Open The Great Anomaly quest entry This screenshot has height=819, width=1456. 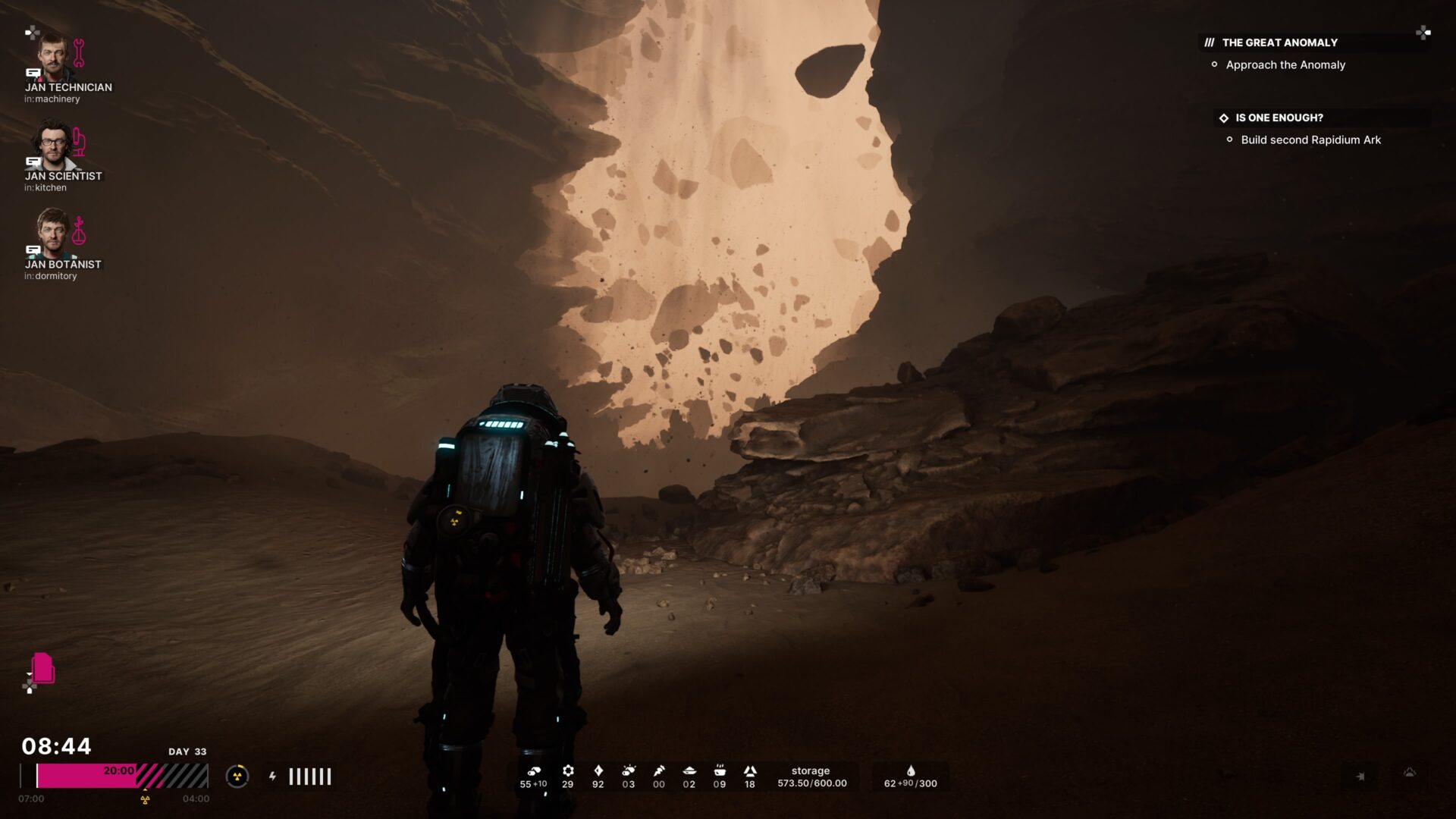(1279, 42)
